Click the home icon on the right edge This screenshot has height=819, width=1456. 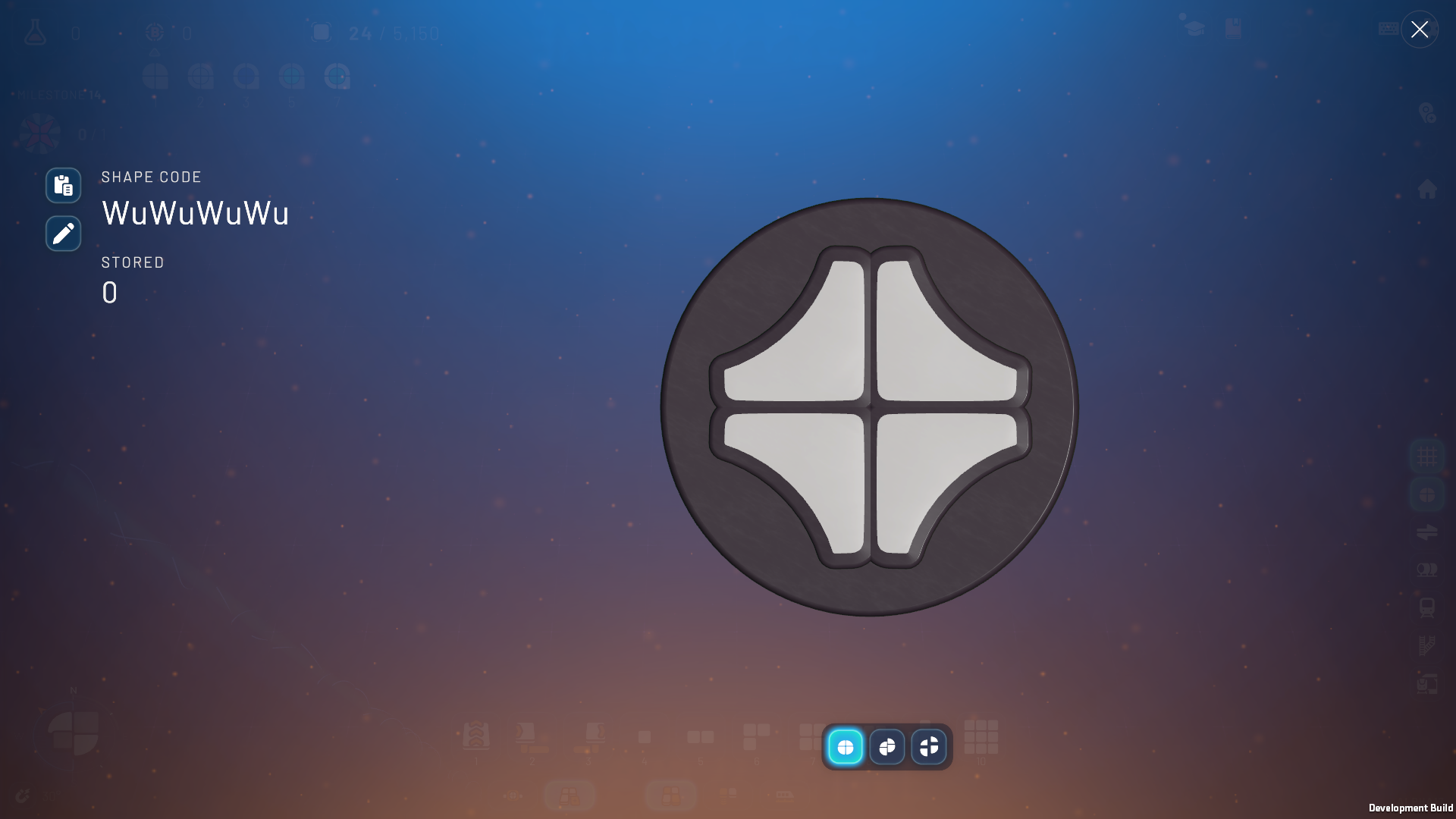tap(1429, 187)
